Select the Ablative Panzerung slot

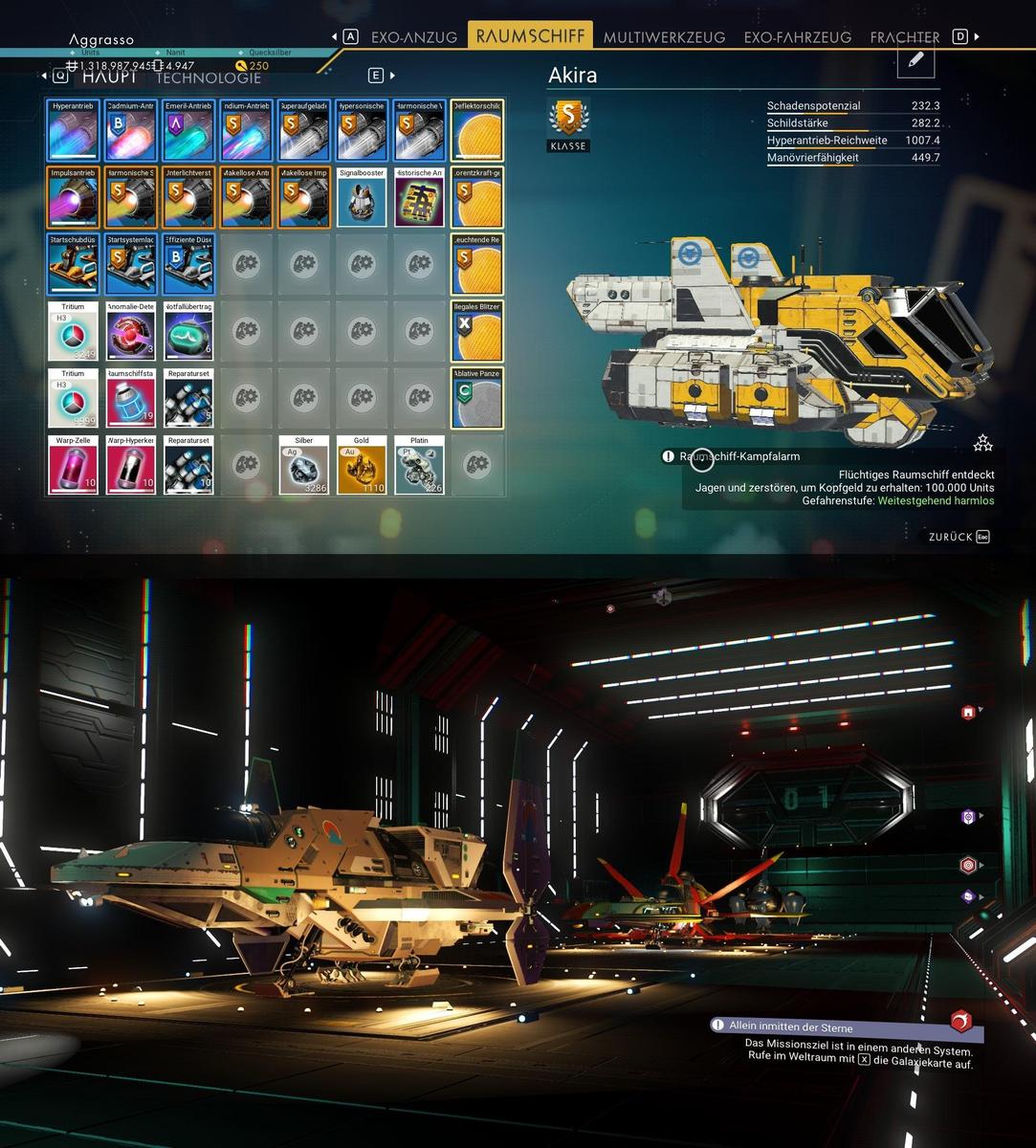point(476,399)
